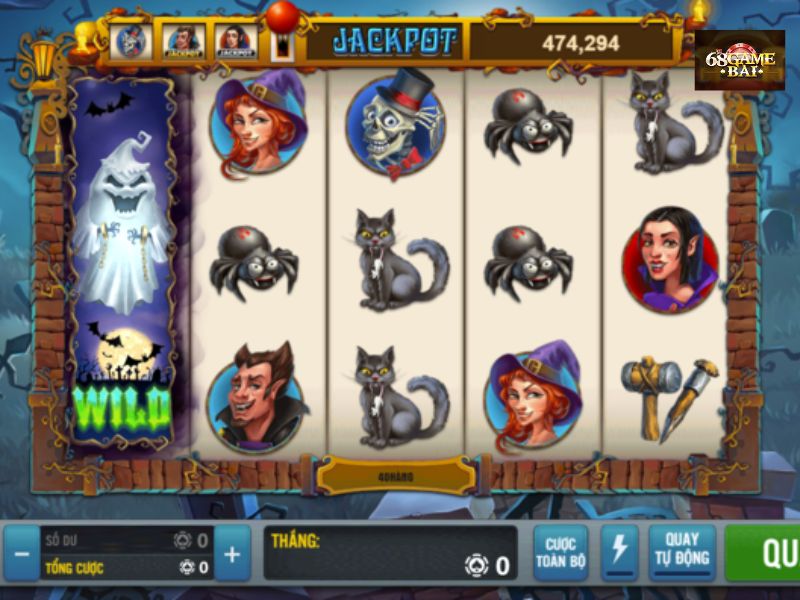This screenshot has height=600, width=800.
Task: Select the Cược Toàn Bộ max bet button
Action: [560, 552]
